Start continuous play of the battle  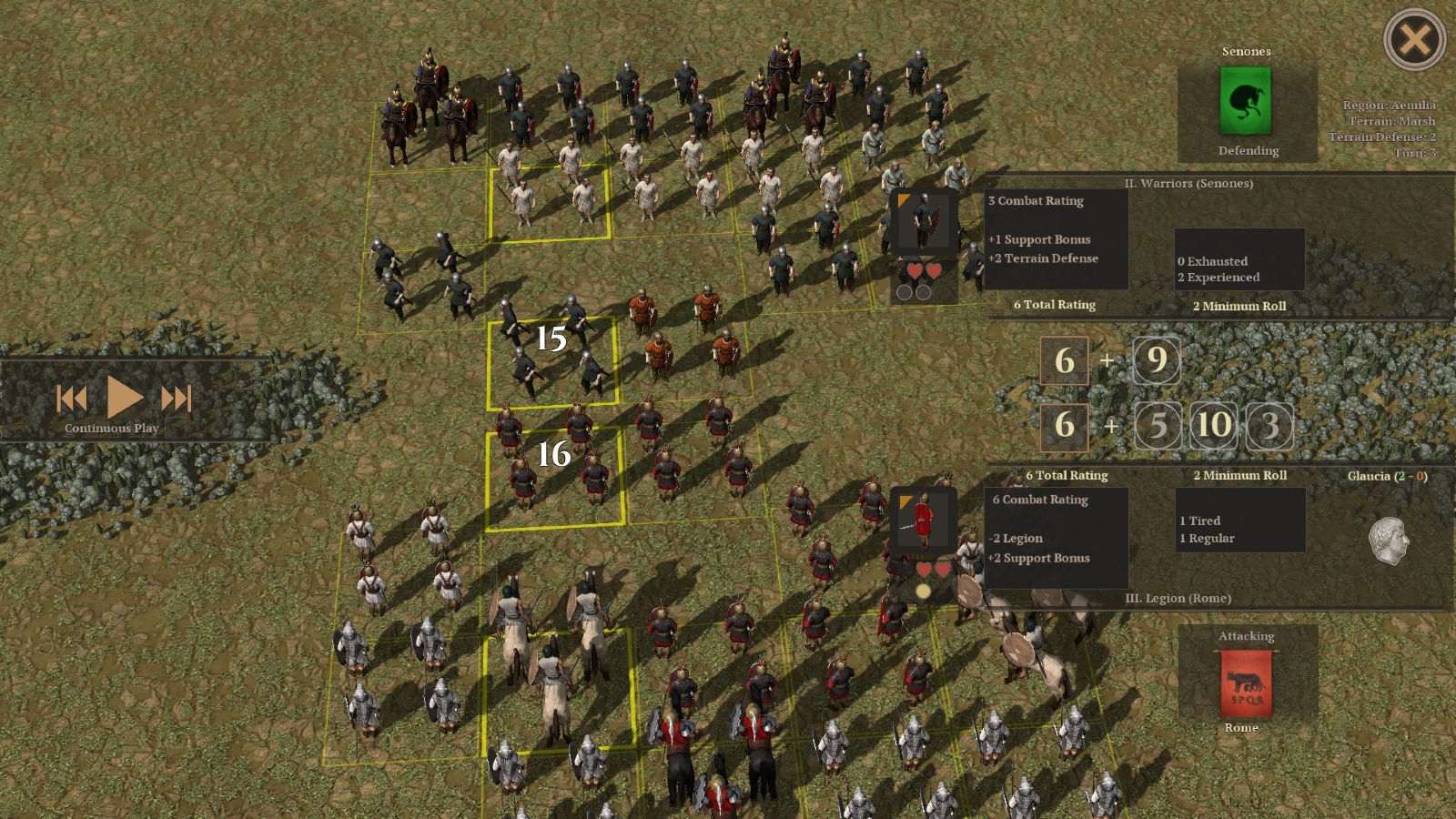[x=125, y=397]
